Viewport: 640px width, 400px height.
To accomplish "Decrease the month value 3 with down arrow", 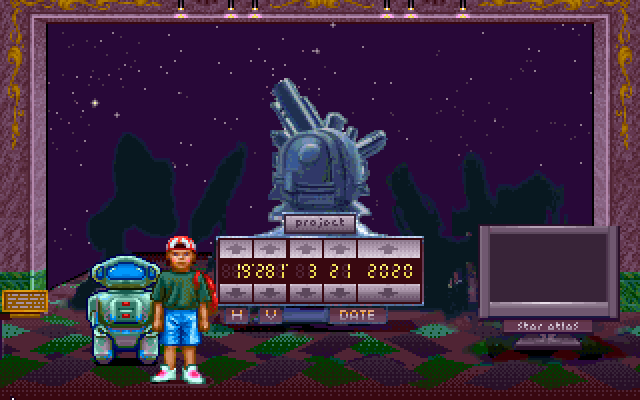I will click(304, 292).
